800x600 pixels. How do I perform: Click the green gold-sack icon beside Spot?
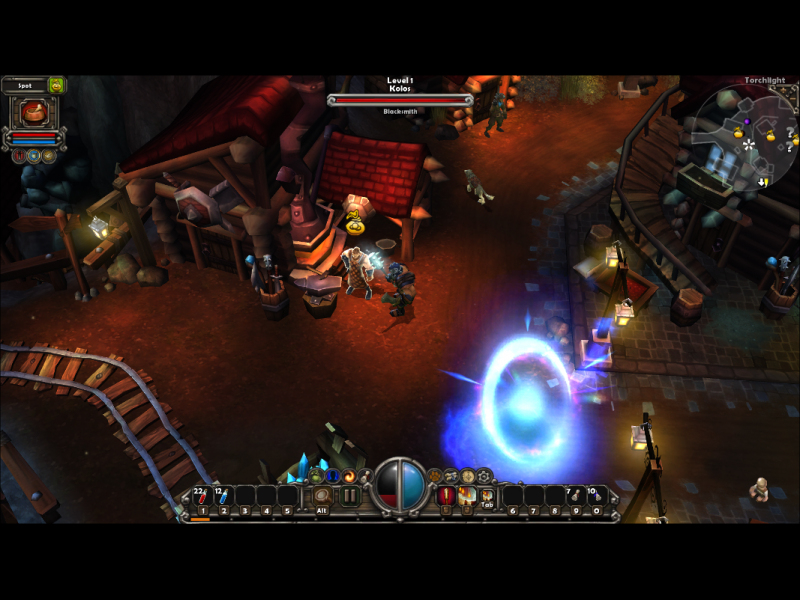pyautogui.click(x=56, y=86)
